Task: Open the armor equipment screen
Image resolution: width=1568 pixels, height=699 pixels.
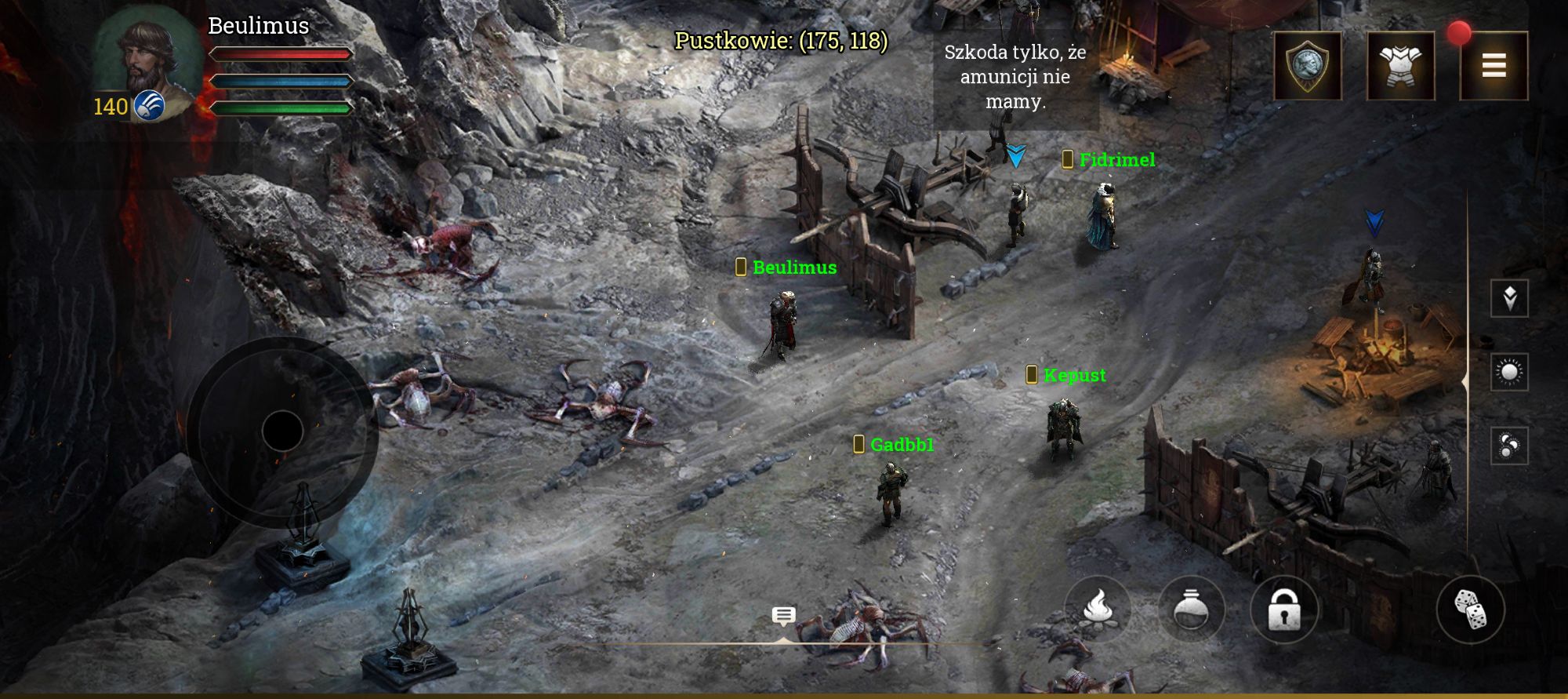Action: coord(1400,66)
